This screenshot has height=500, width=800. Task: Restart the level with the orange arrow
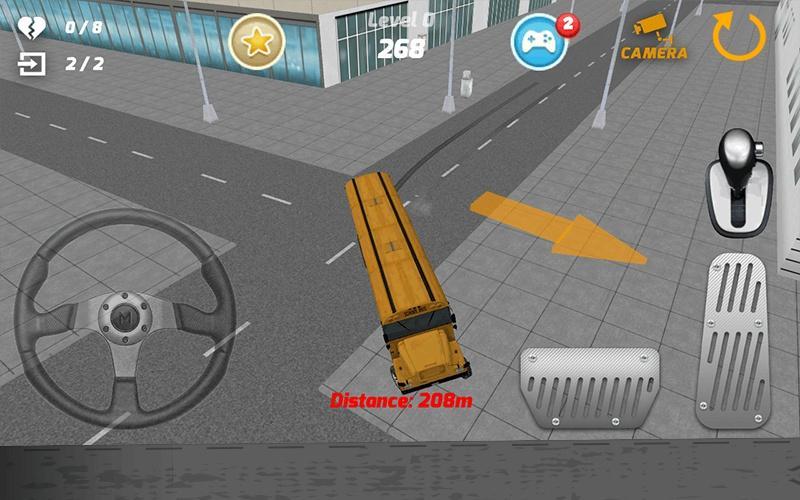pos(739,36)
